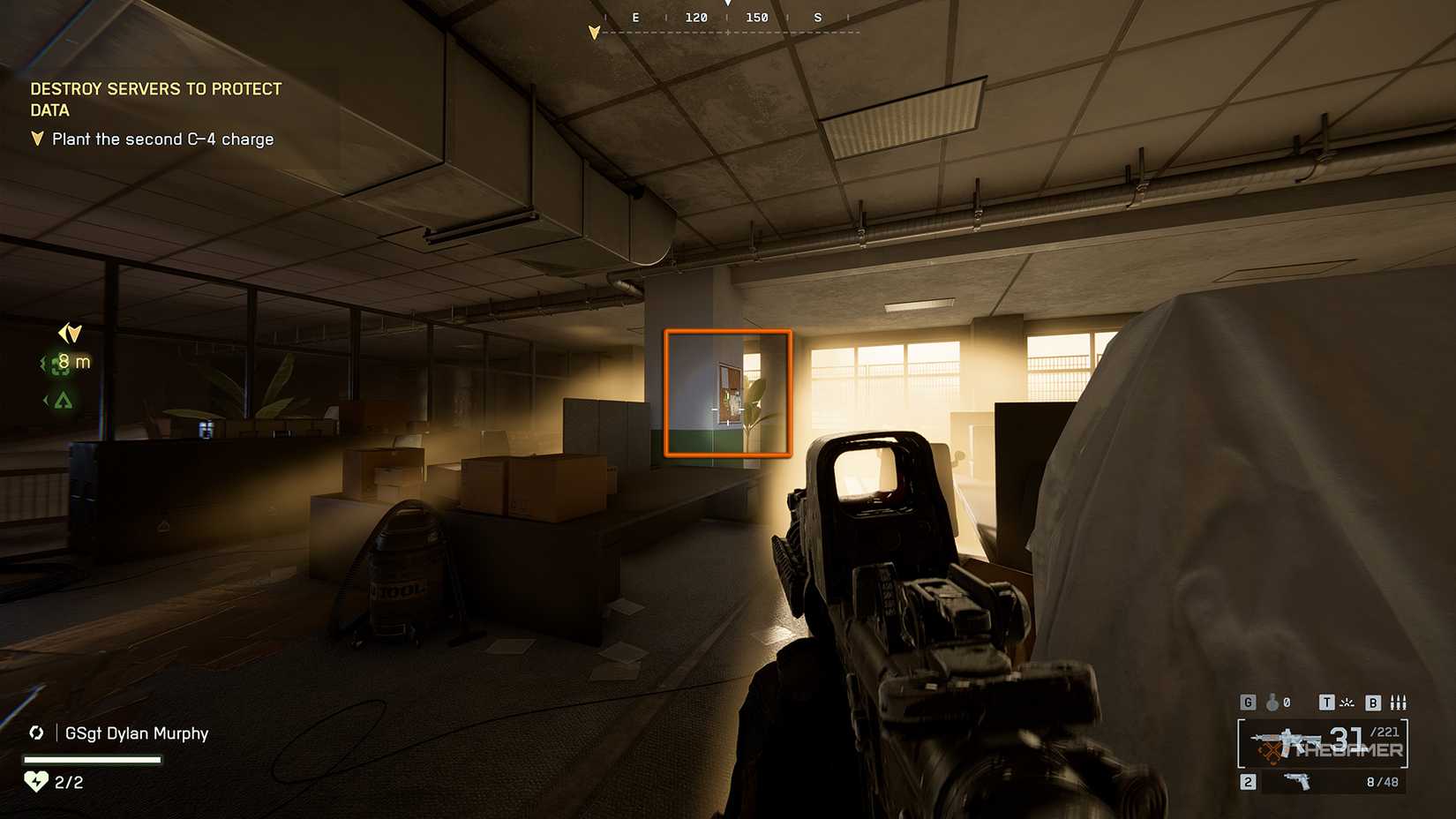Click the compass bar heading strip

(x=727, y=19)
